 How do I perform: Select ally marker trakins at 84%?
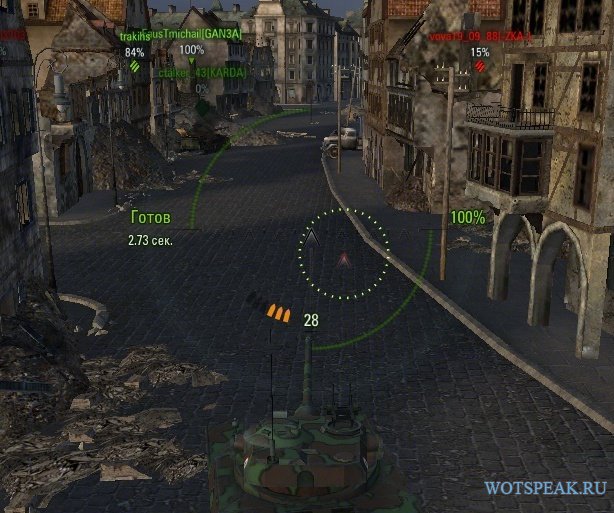tap(135, 67)
